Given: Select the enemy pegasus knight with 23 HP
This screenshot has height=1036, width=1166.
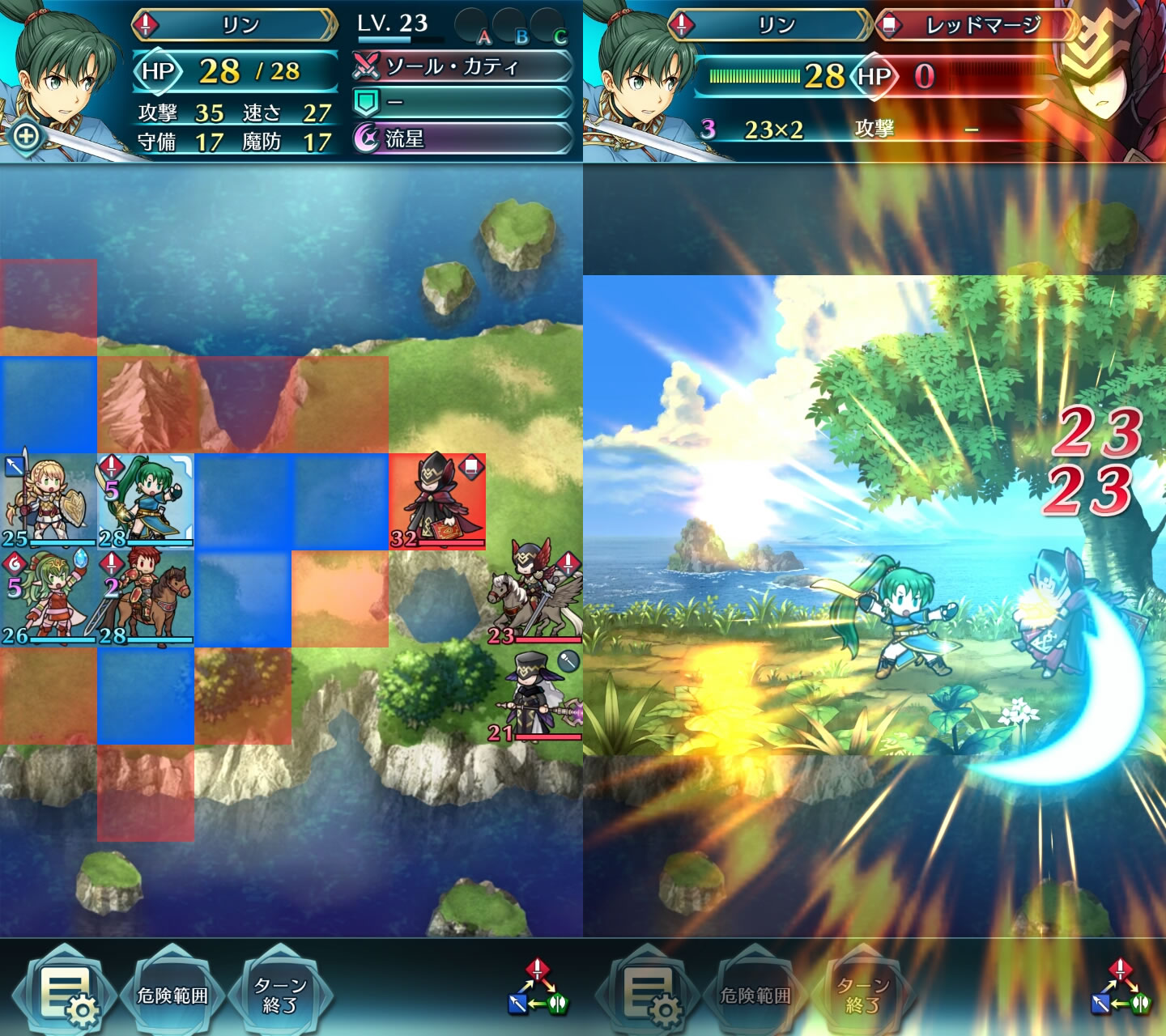Looking at the screenshot, I should [x=534, y=597].
